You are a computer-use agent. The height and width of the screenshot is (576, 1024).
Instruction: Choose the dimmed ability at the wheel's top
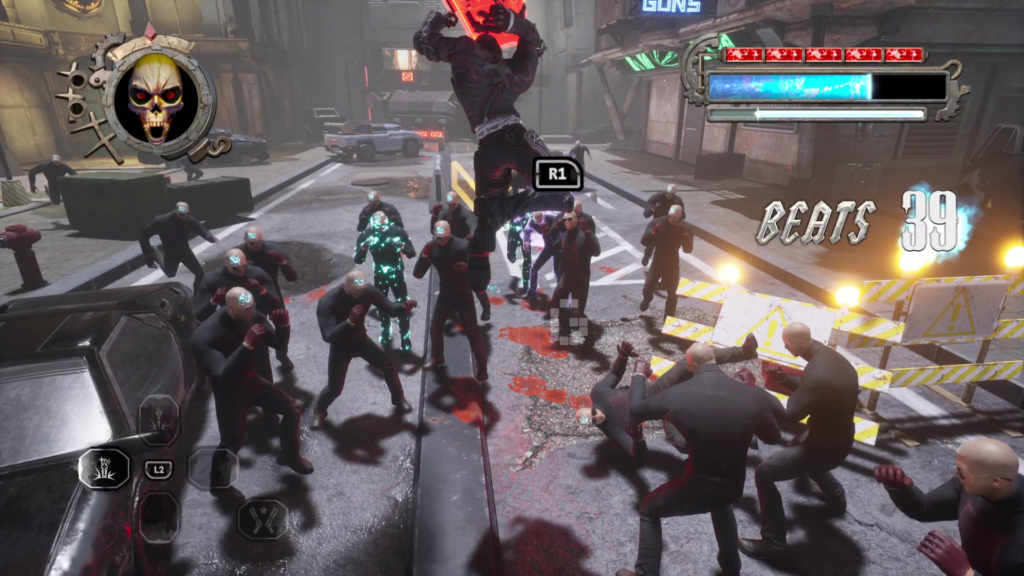158,419
